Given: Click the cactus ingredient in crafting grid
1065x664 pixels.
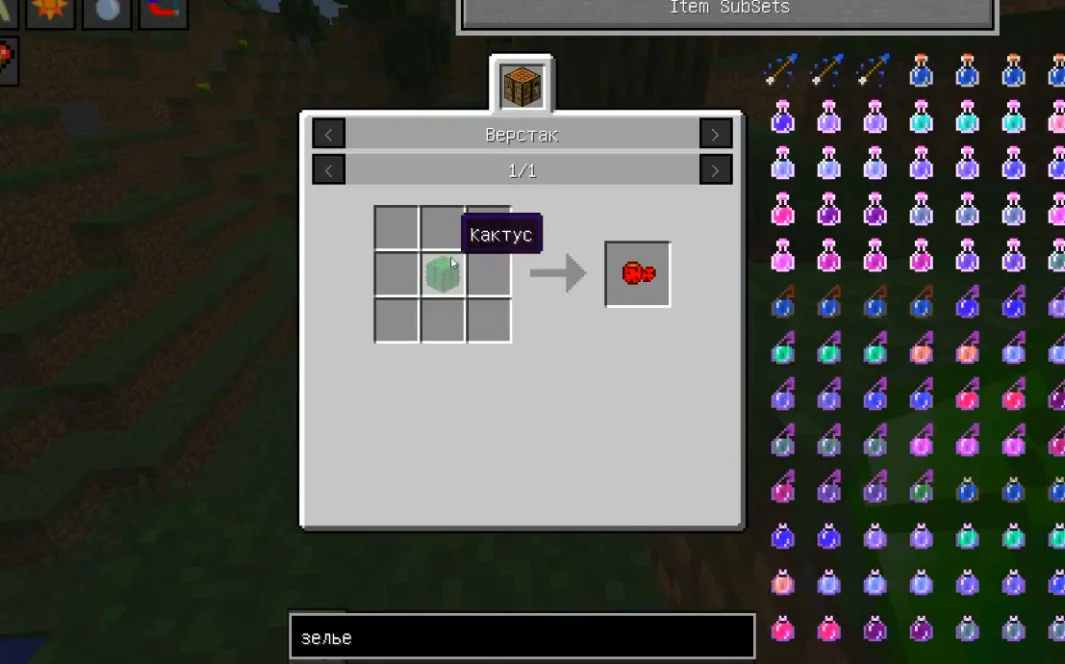Looking at the screenshot, I should coord(442,274).
